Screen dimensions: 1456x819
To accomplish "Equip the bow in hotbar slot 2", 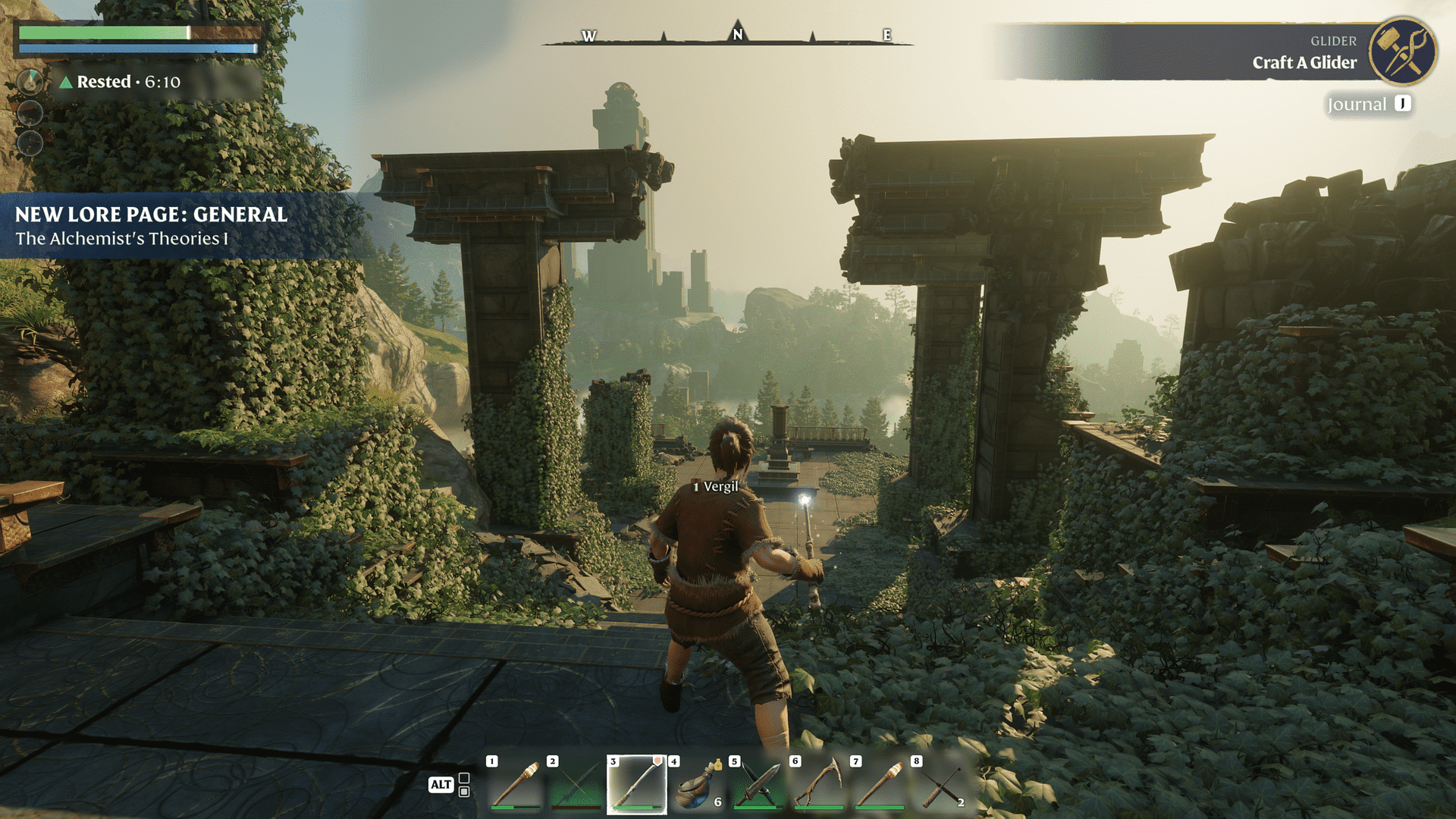I will 576,784.
